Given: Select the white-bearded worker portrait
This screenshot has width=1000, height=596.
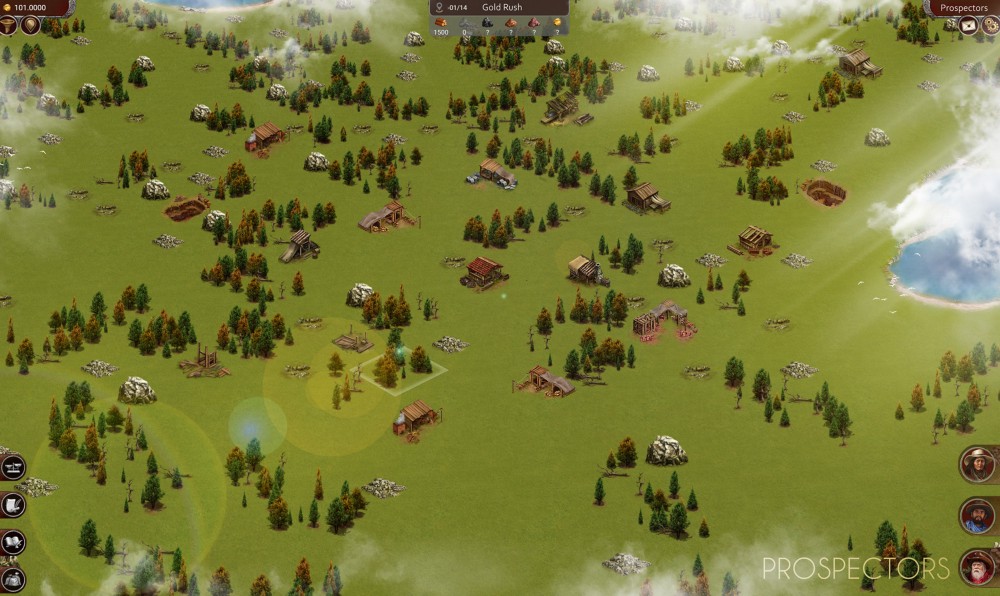Looking at the screenshot, I should pyautogui.click(x=977, y=567).
